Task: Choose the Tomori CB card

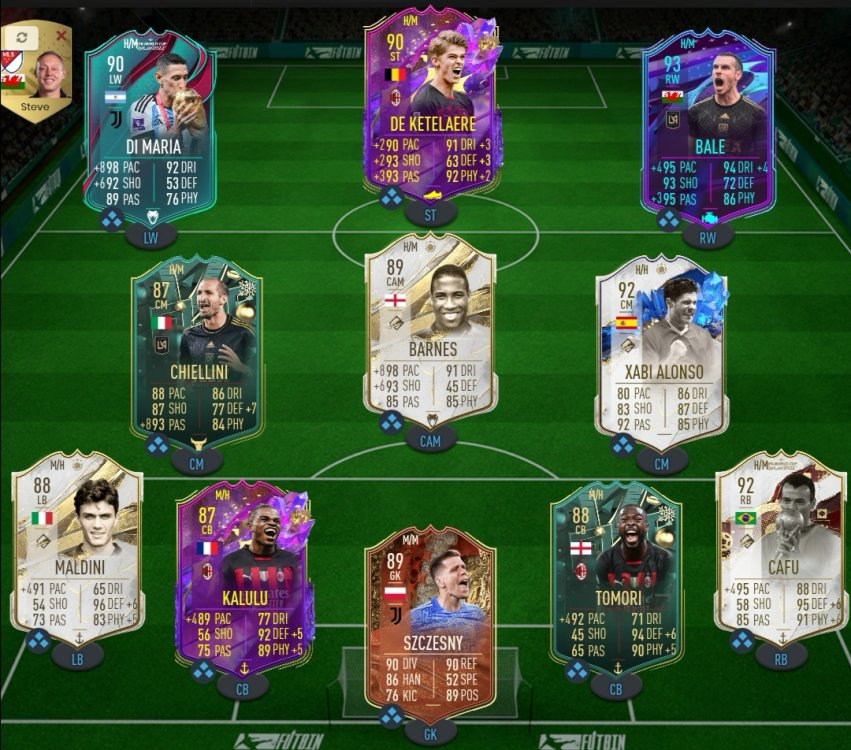Action: [616, 573]
